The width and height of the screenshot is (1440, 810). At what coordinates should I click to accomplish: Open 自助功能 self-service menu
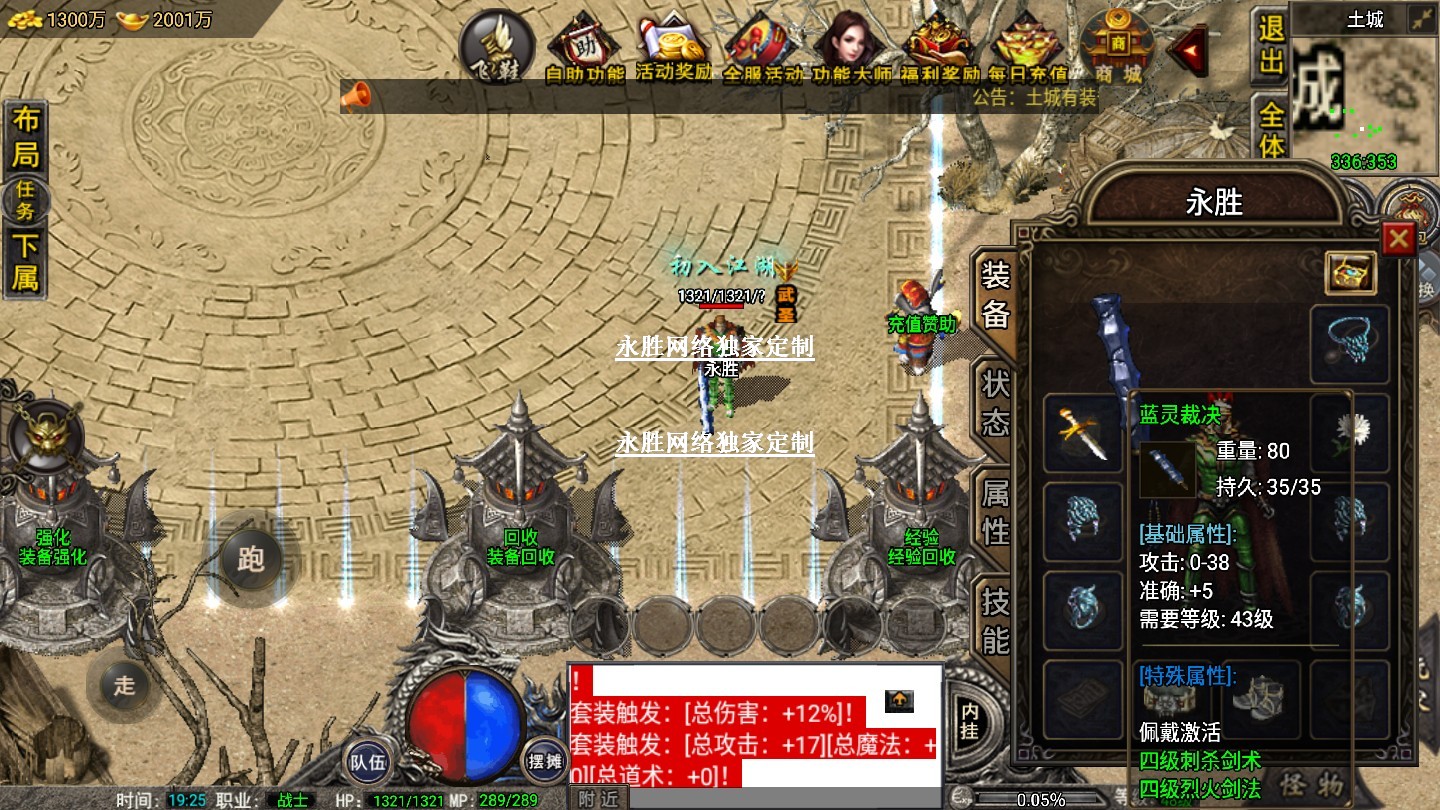[x=585, y=47]
